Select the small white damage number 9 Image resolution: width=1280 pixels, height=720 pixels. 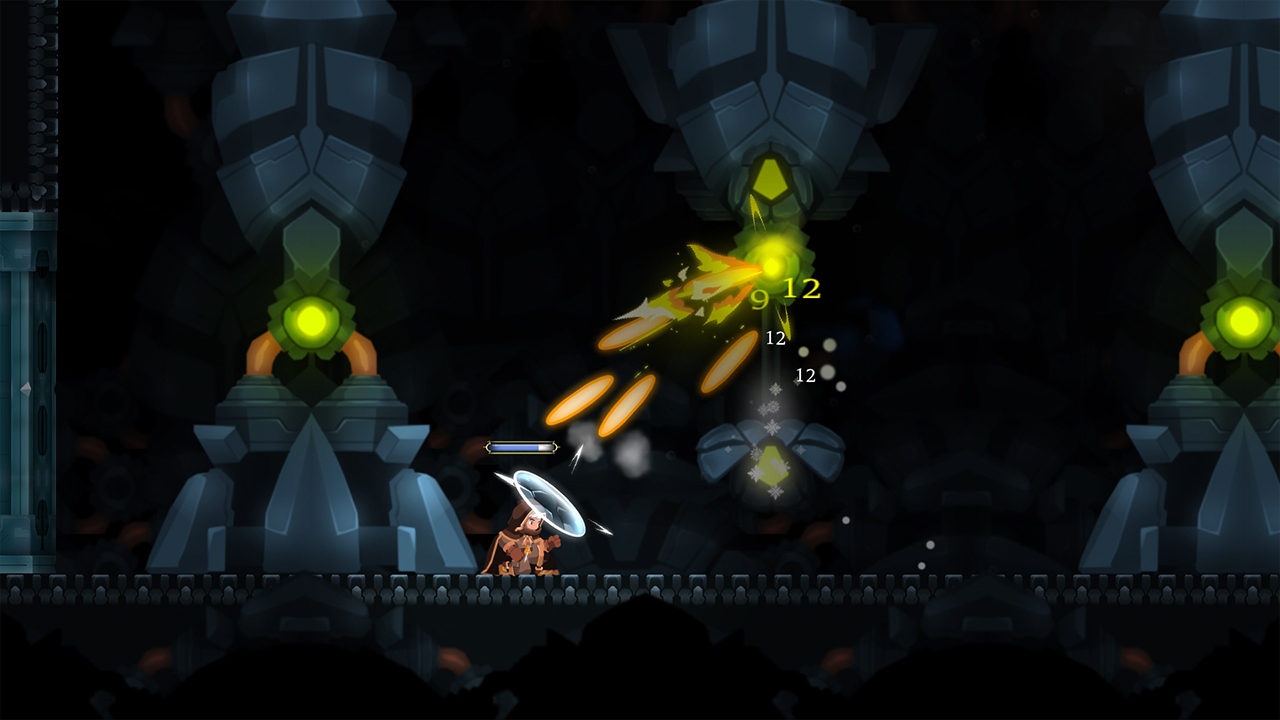(760, 296)
